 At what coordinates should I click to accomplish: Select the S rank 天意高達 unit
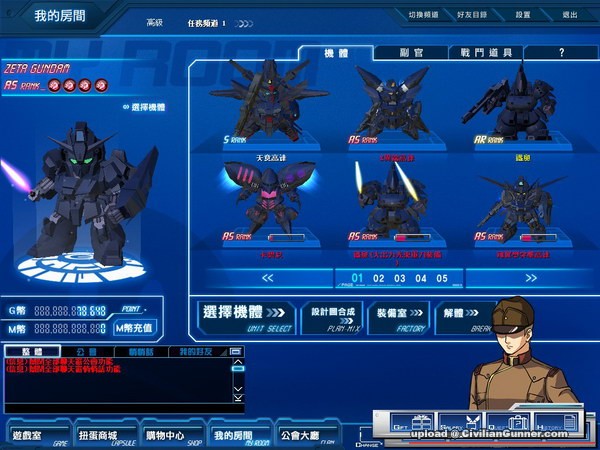(270, 105)
